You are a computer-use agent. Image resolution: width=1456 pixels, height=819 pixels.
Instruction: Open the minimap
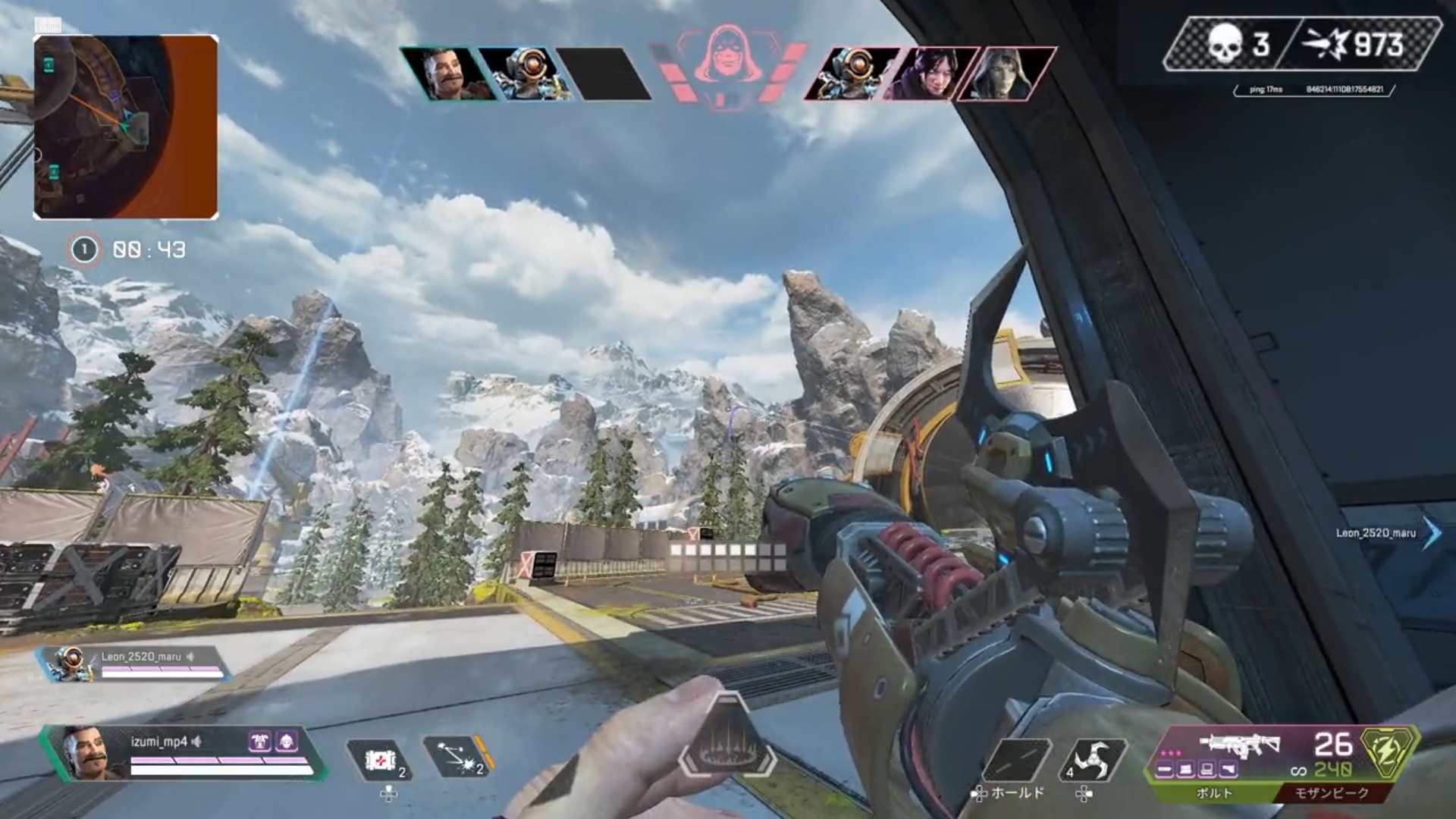[x=126, y=127]
